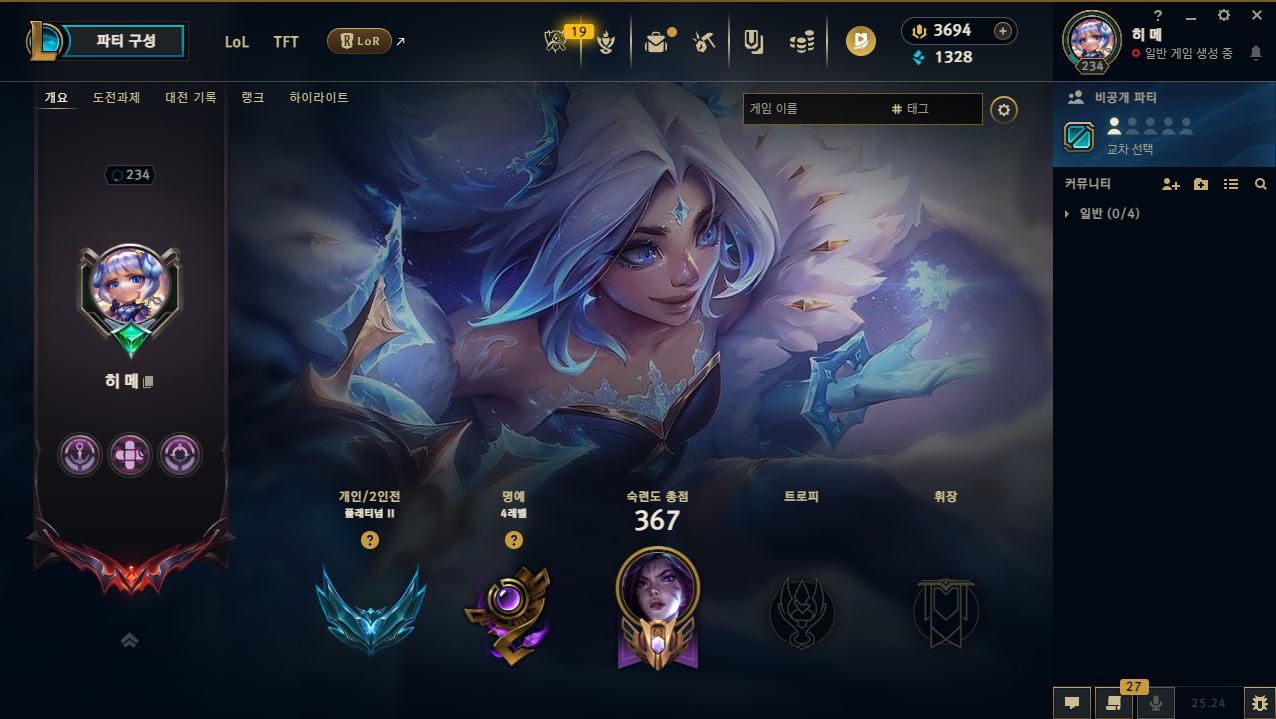Switch to the TFT game mode
This screenshot has width=1276, height=719.
point(286,42)
